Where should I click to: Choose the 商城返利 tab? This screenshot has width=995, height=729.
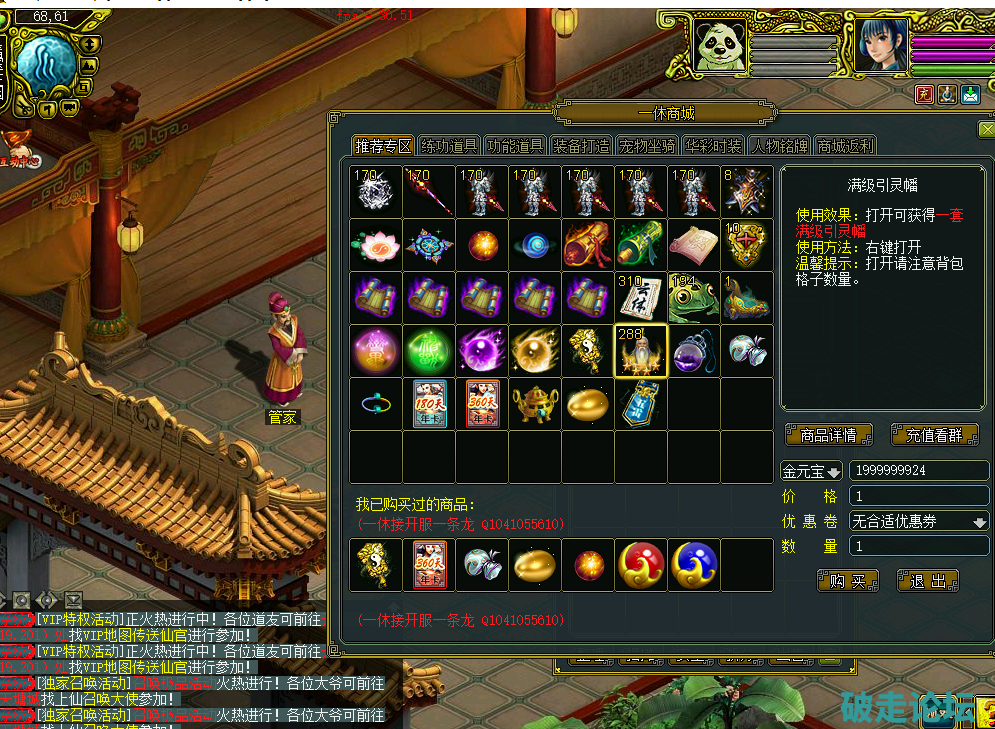click(845, 146)
